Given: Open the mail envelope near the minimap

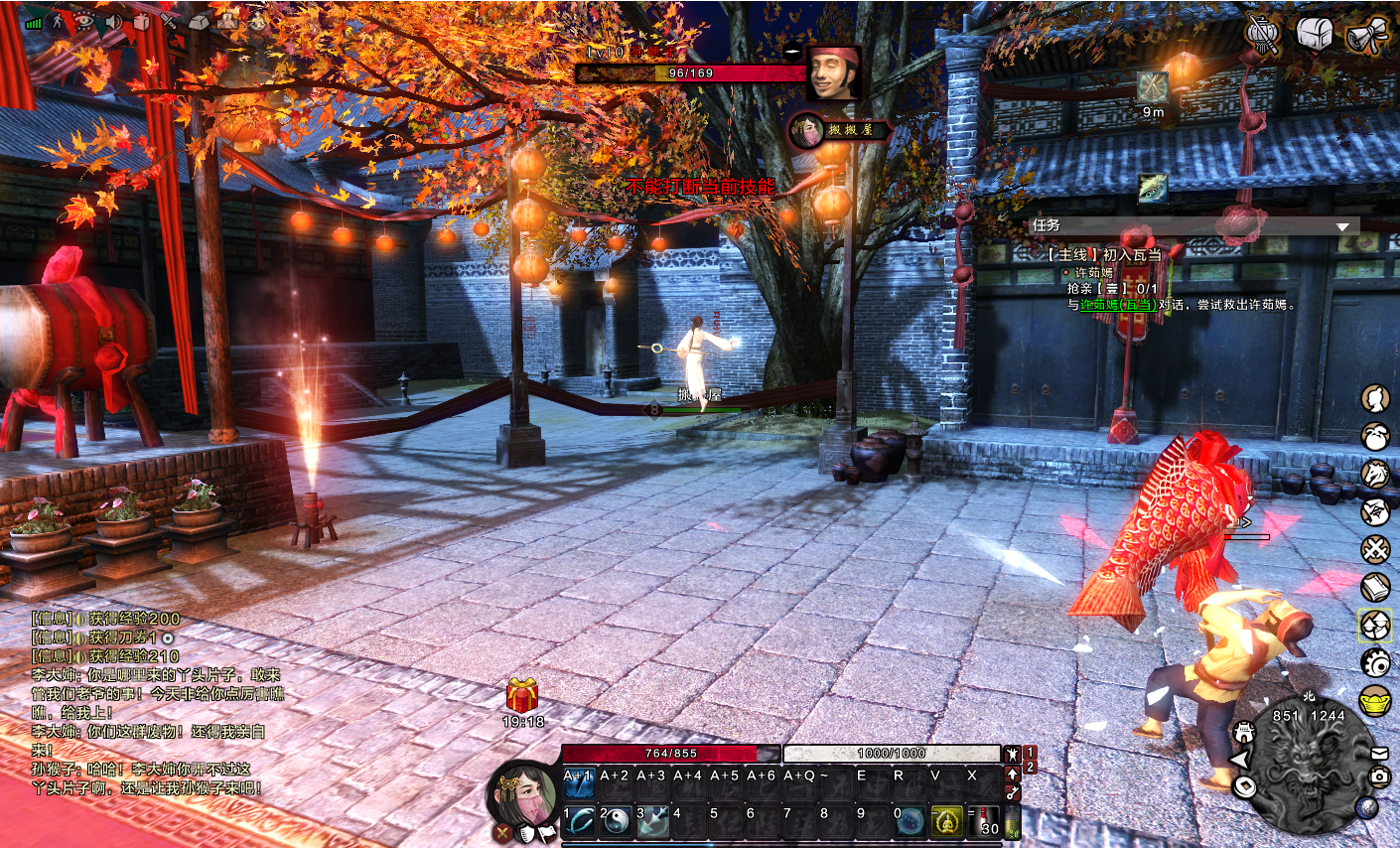Looking at the screenshot, I should 1380,754.
